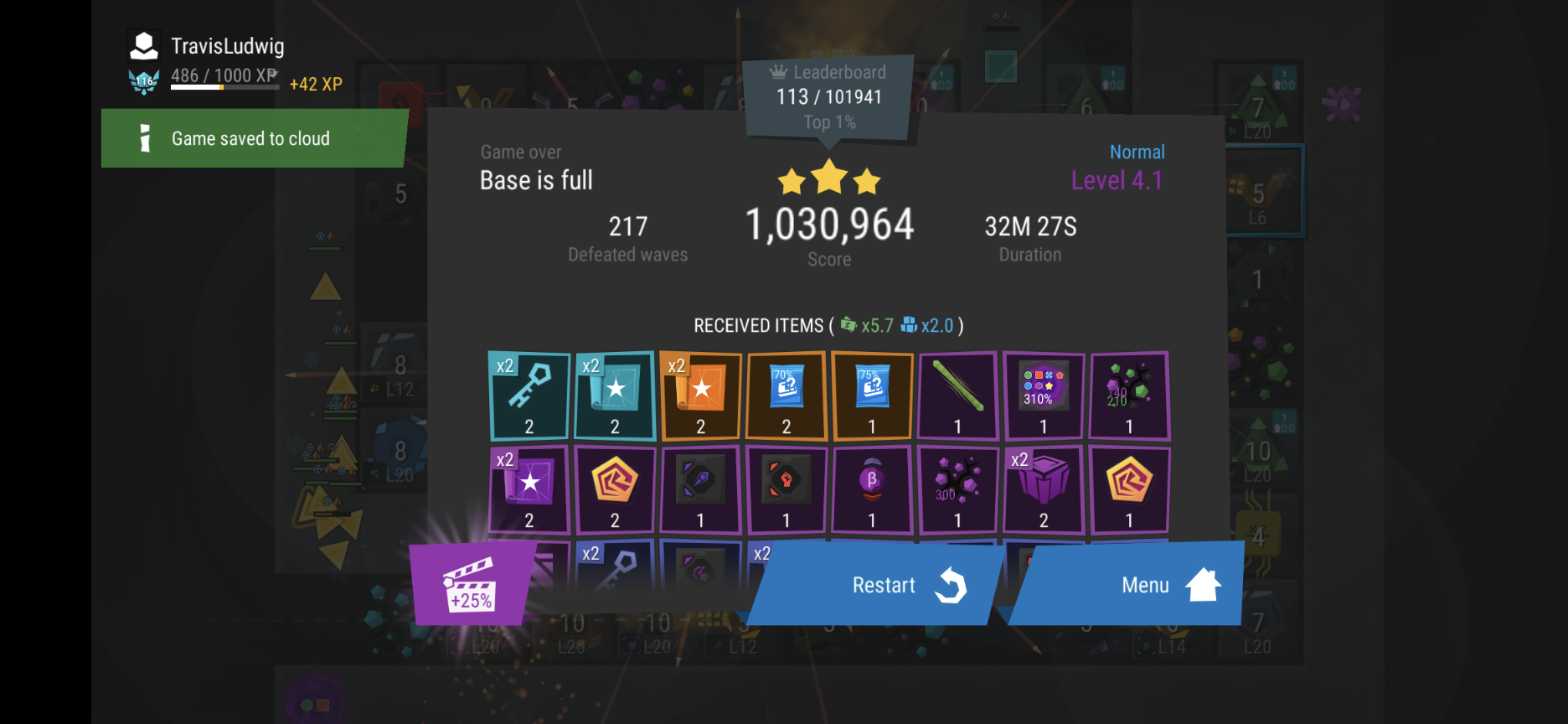The height and width of the screenshot is (724, 1568).
Task: Return to the main Menu
Action: (x=1129, y=585)
